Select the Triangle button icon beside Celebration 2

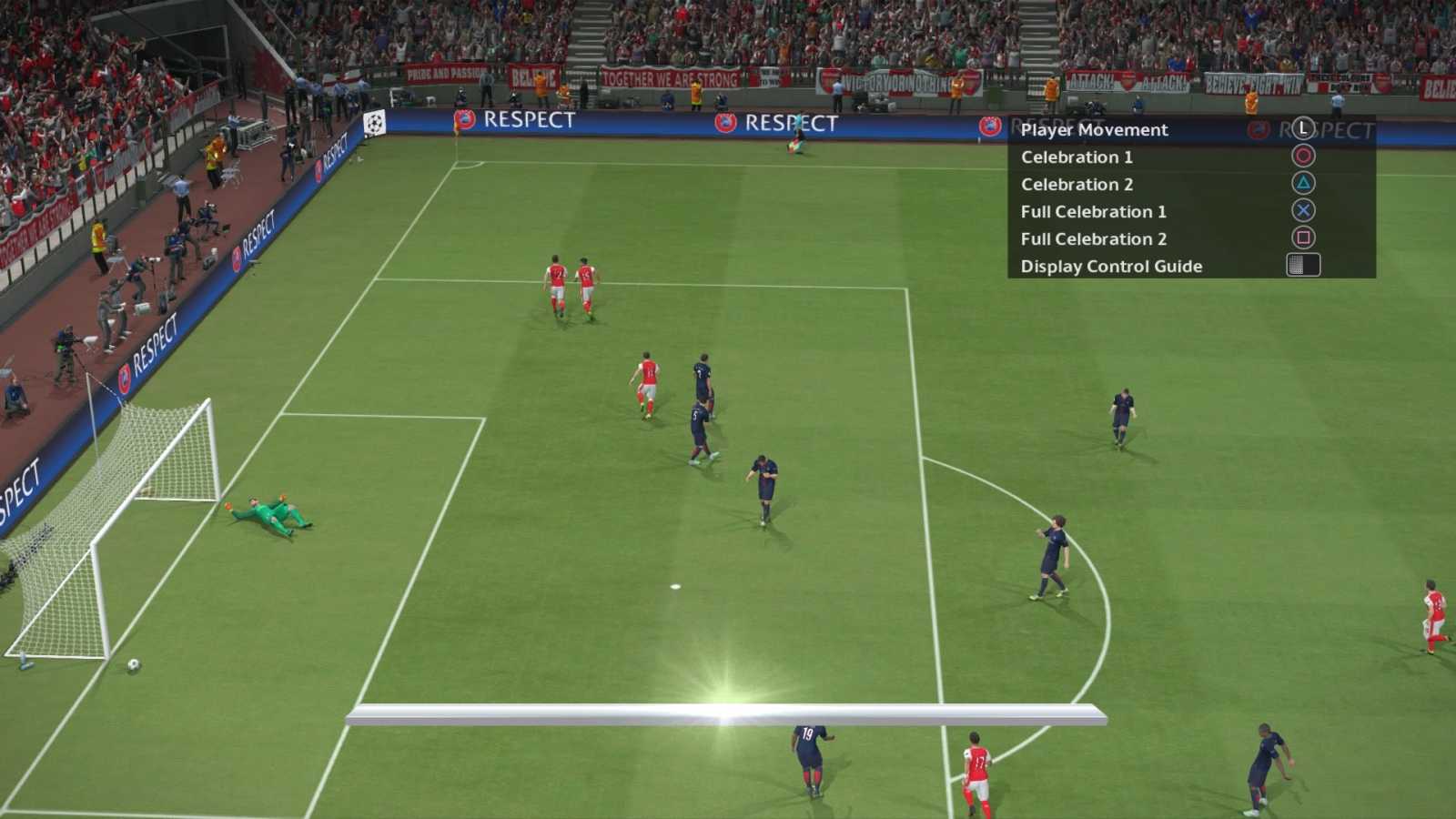point(1301,184)
